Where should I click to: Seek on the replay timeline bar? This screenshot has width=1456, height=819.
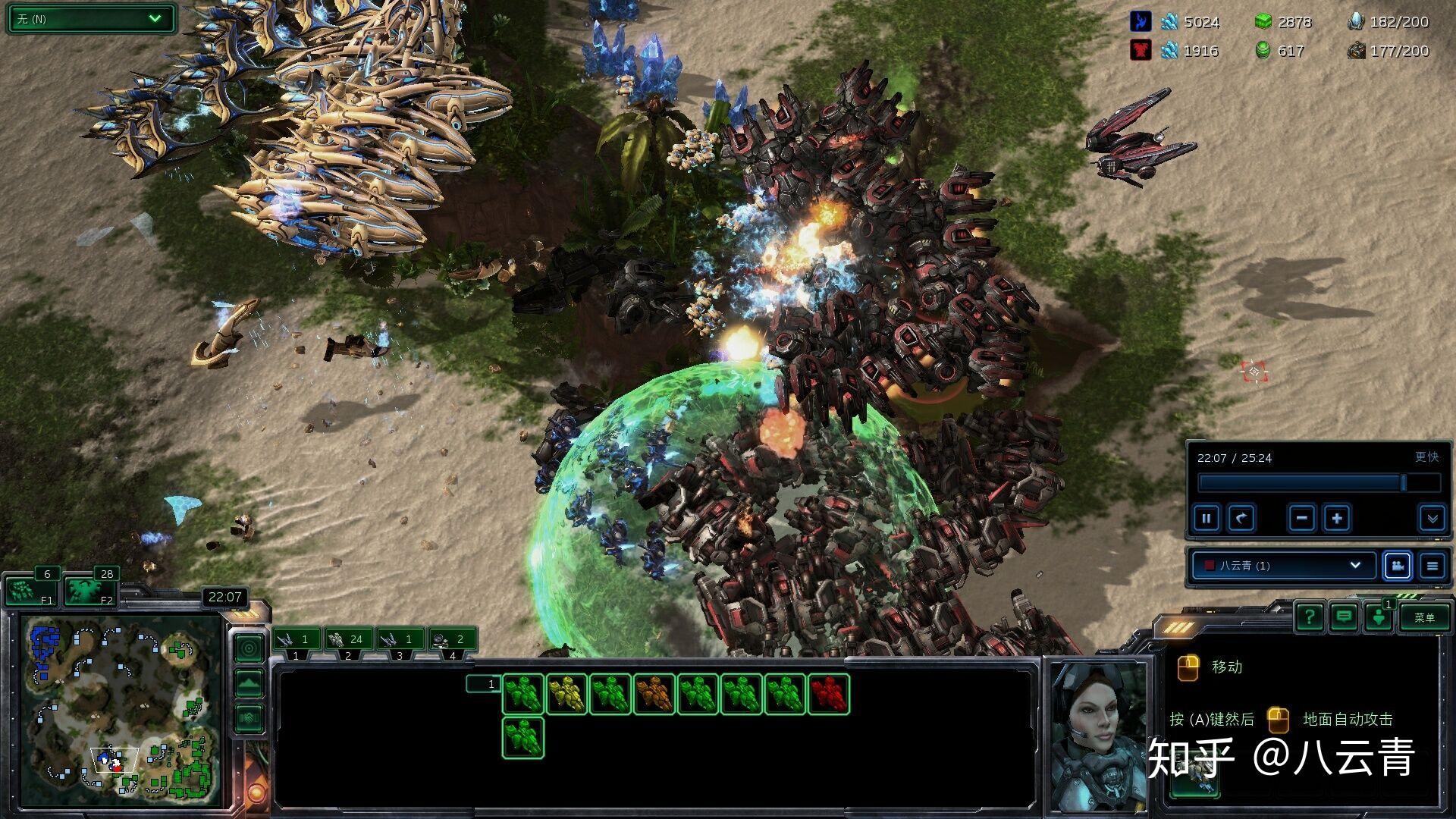[x=1318, y=483]
